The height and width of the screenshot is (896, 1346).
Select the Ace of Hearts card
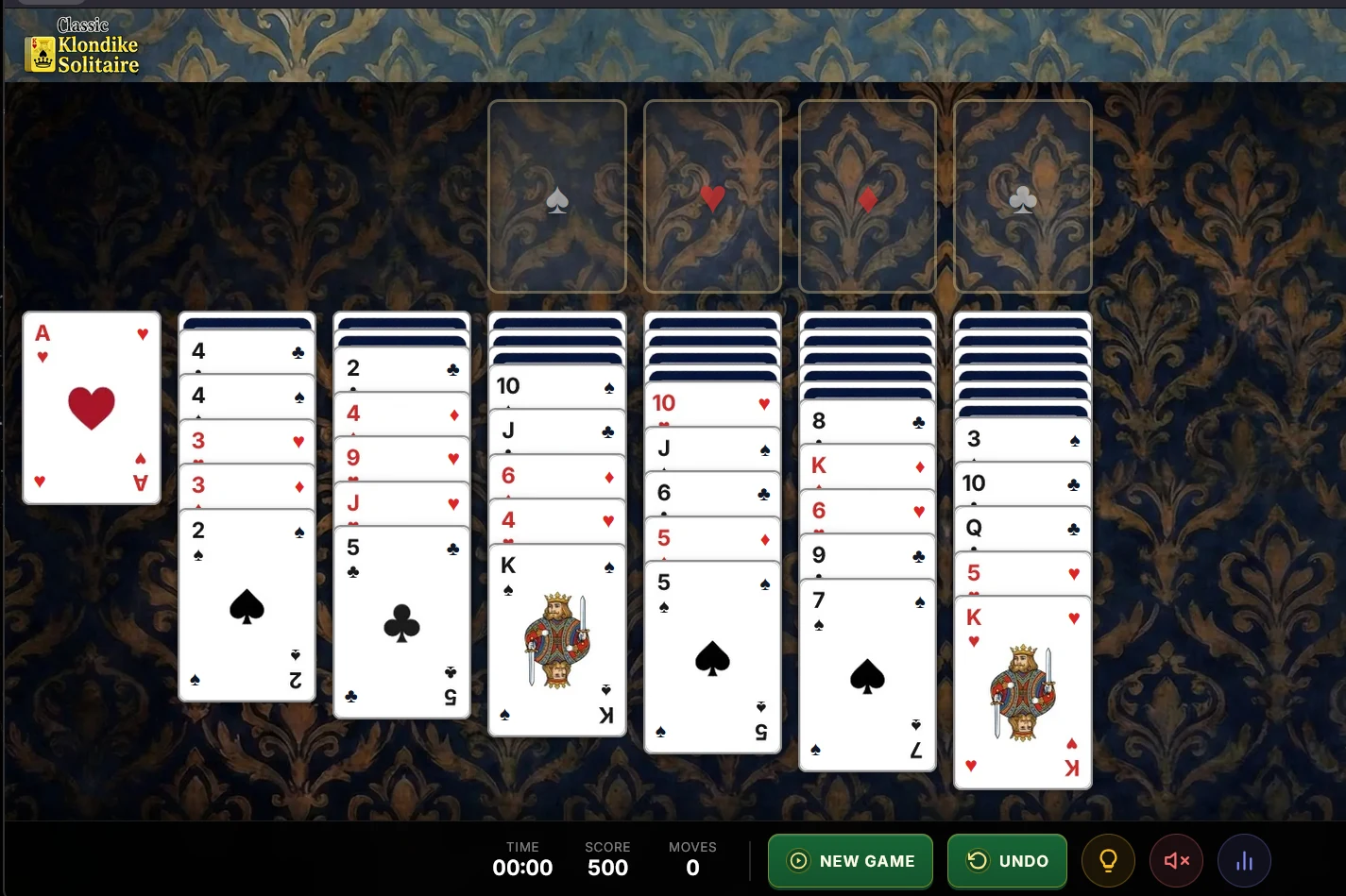pyautogui.click(x=91, y=407)
